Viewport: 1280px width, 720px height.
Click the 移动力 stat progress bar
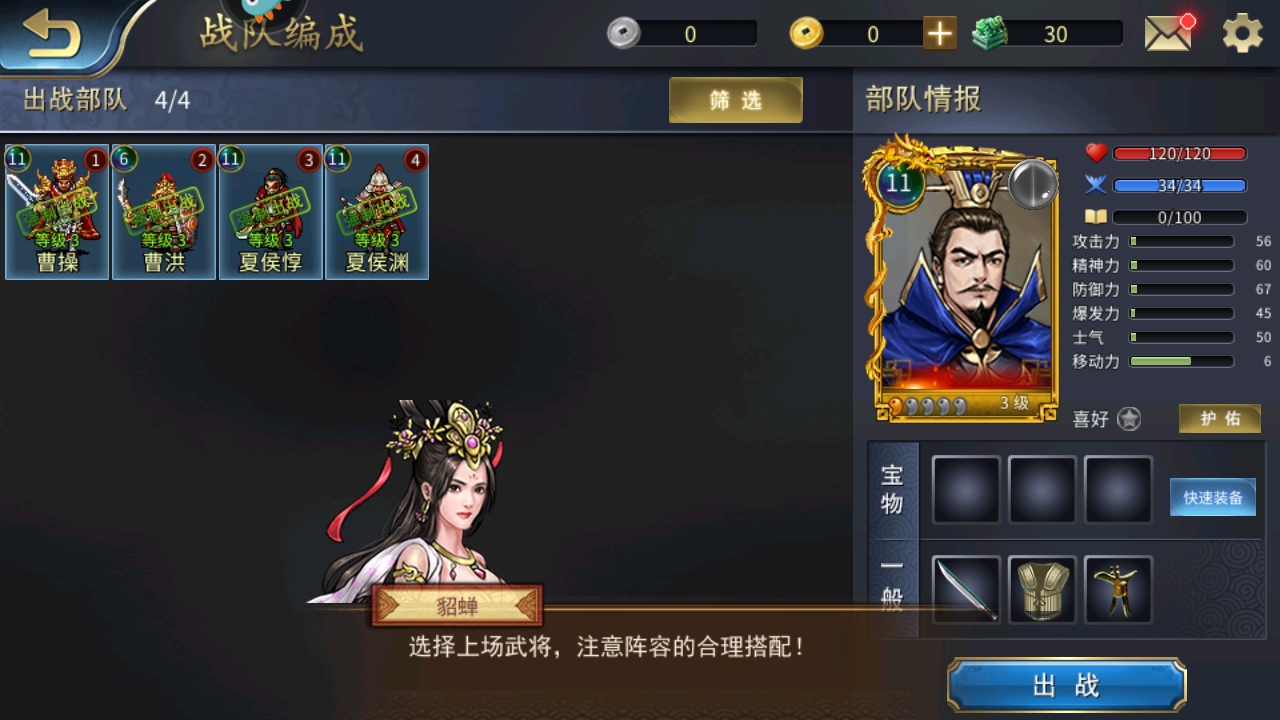(x=1181, y=362)
